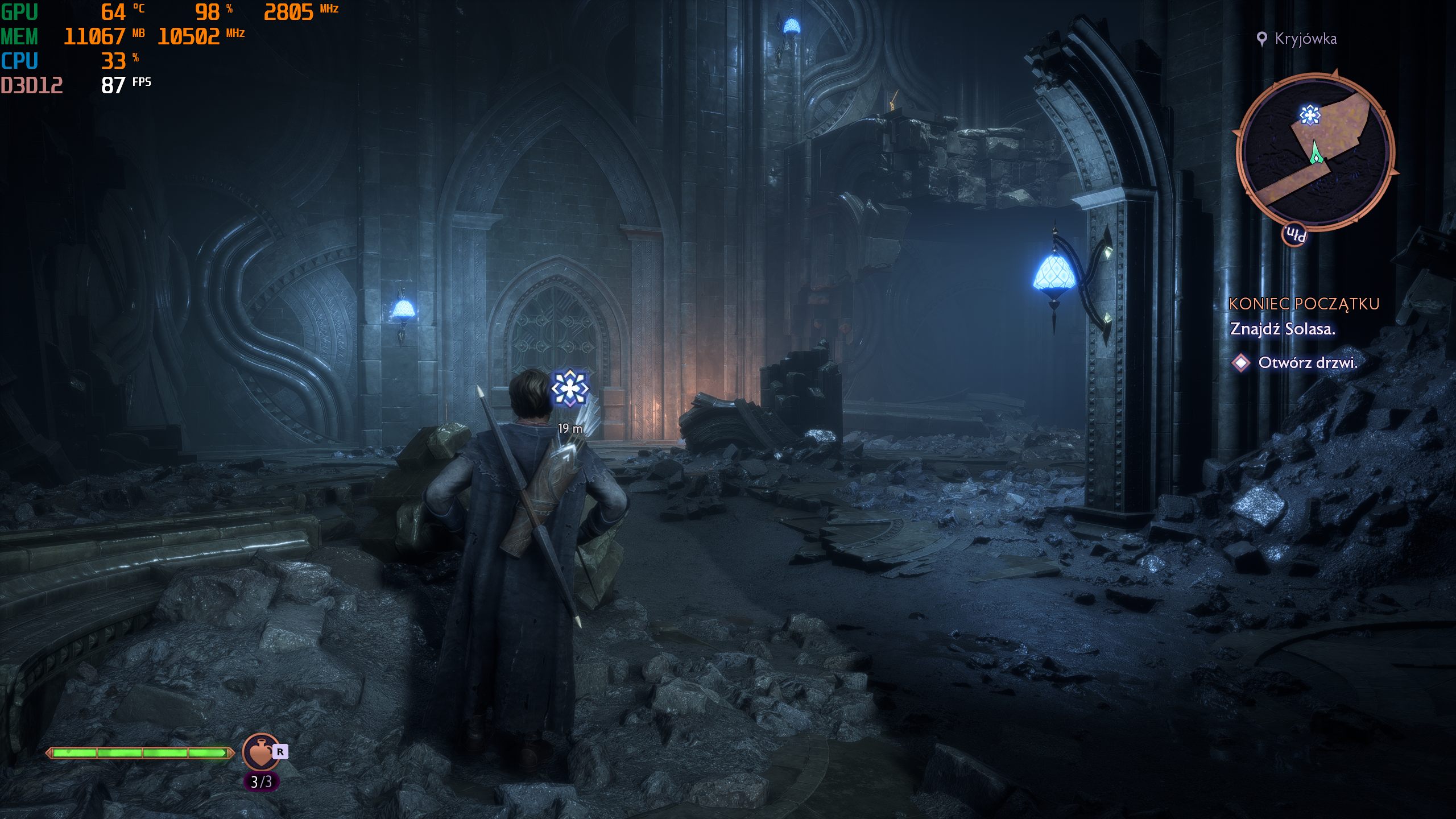
Task: Click the quest waypoint marker showing 19 m
Action: click(x=569, y=389)
